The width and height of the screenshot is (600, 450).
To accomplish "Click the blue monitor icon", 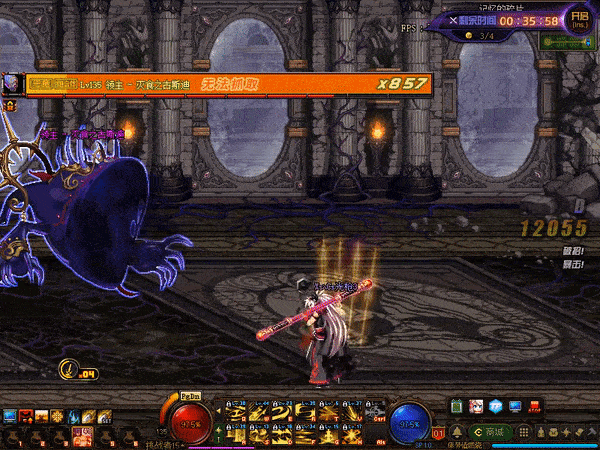I will tap(515, 407).
